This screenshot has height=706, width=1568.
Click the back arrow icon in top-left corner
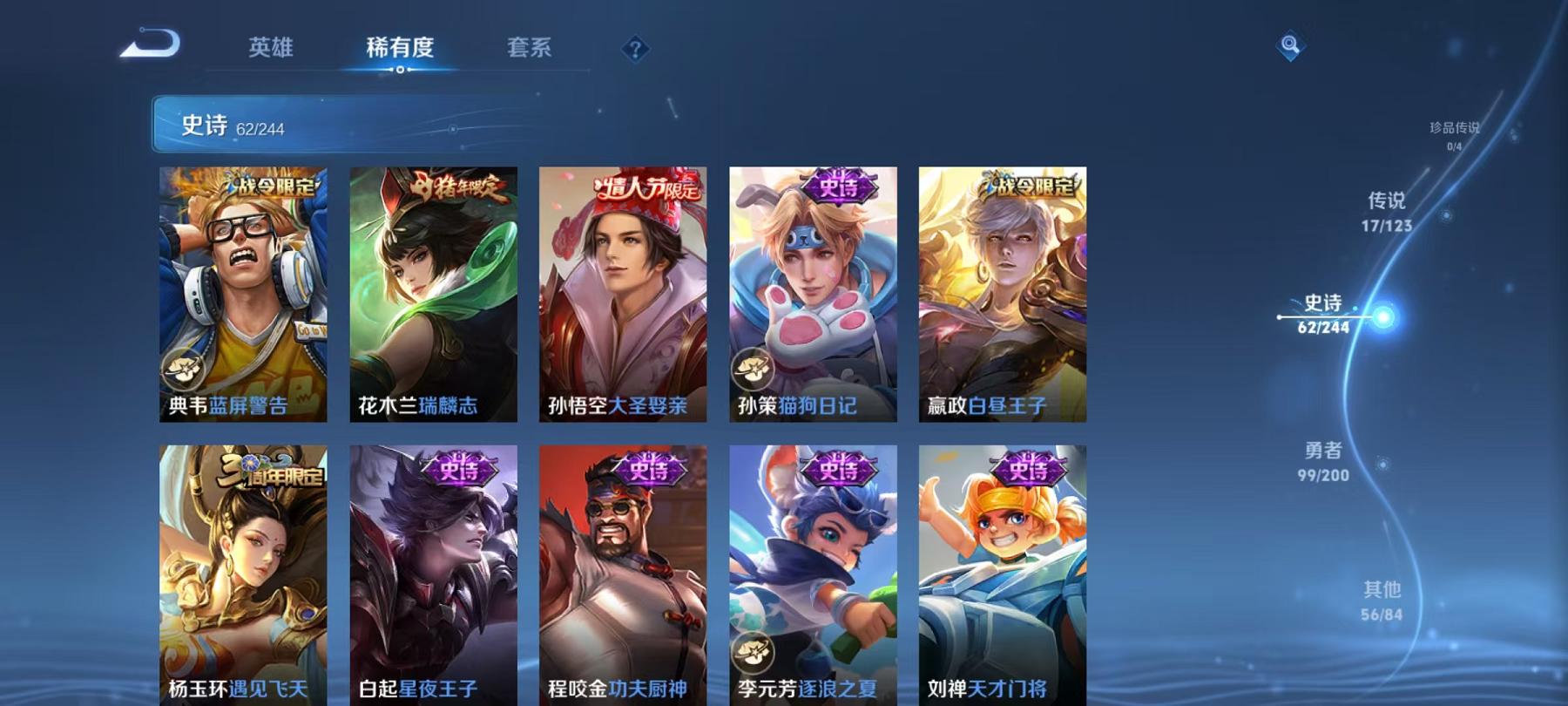click(x=153, y=41)
